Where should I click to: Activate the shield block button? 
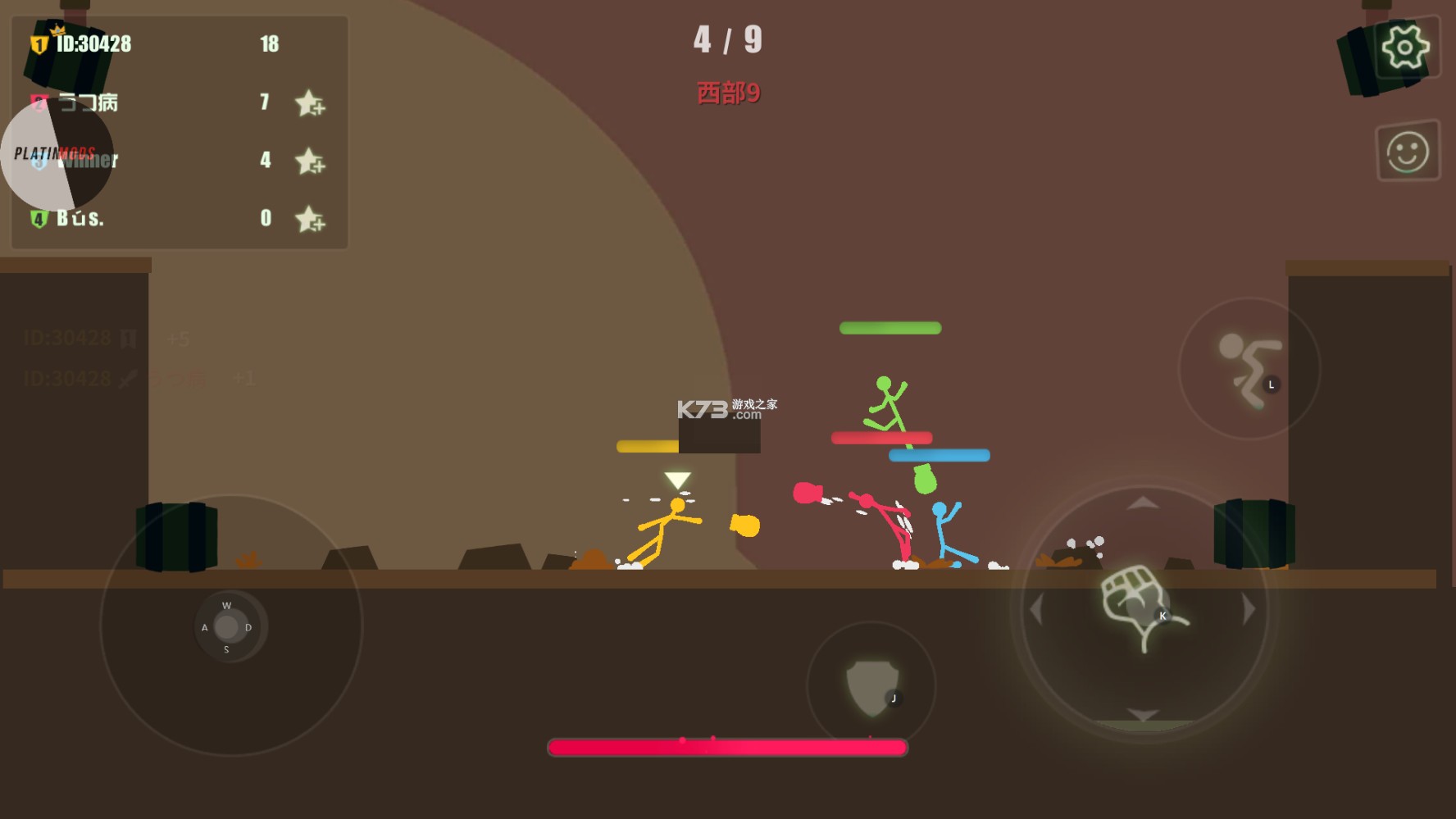click(871, 686)
